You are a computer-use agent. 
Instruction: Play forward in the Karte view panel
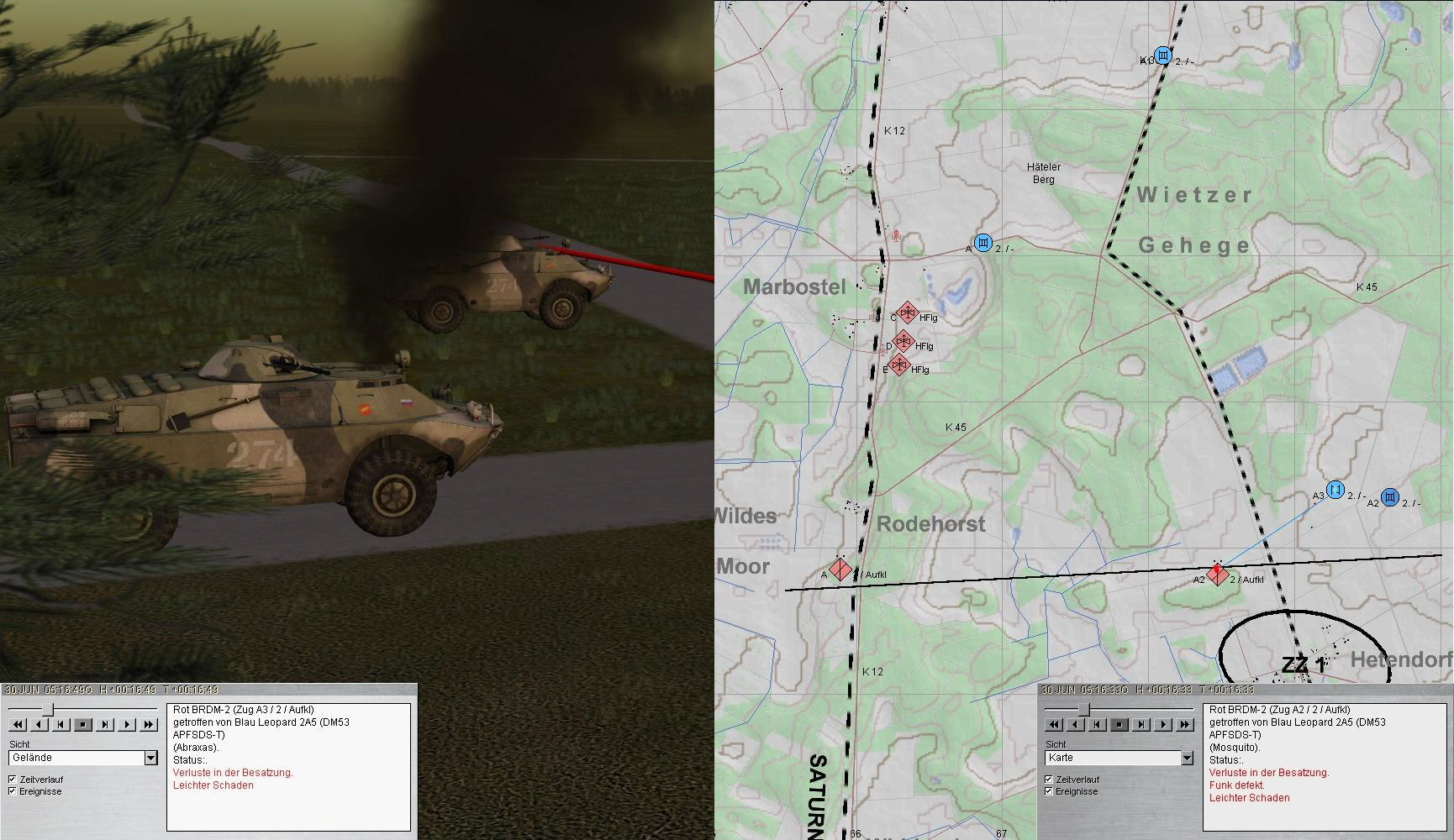(1163, 725)
